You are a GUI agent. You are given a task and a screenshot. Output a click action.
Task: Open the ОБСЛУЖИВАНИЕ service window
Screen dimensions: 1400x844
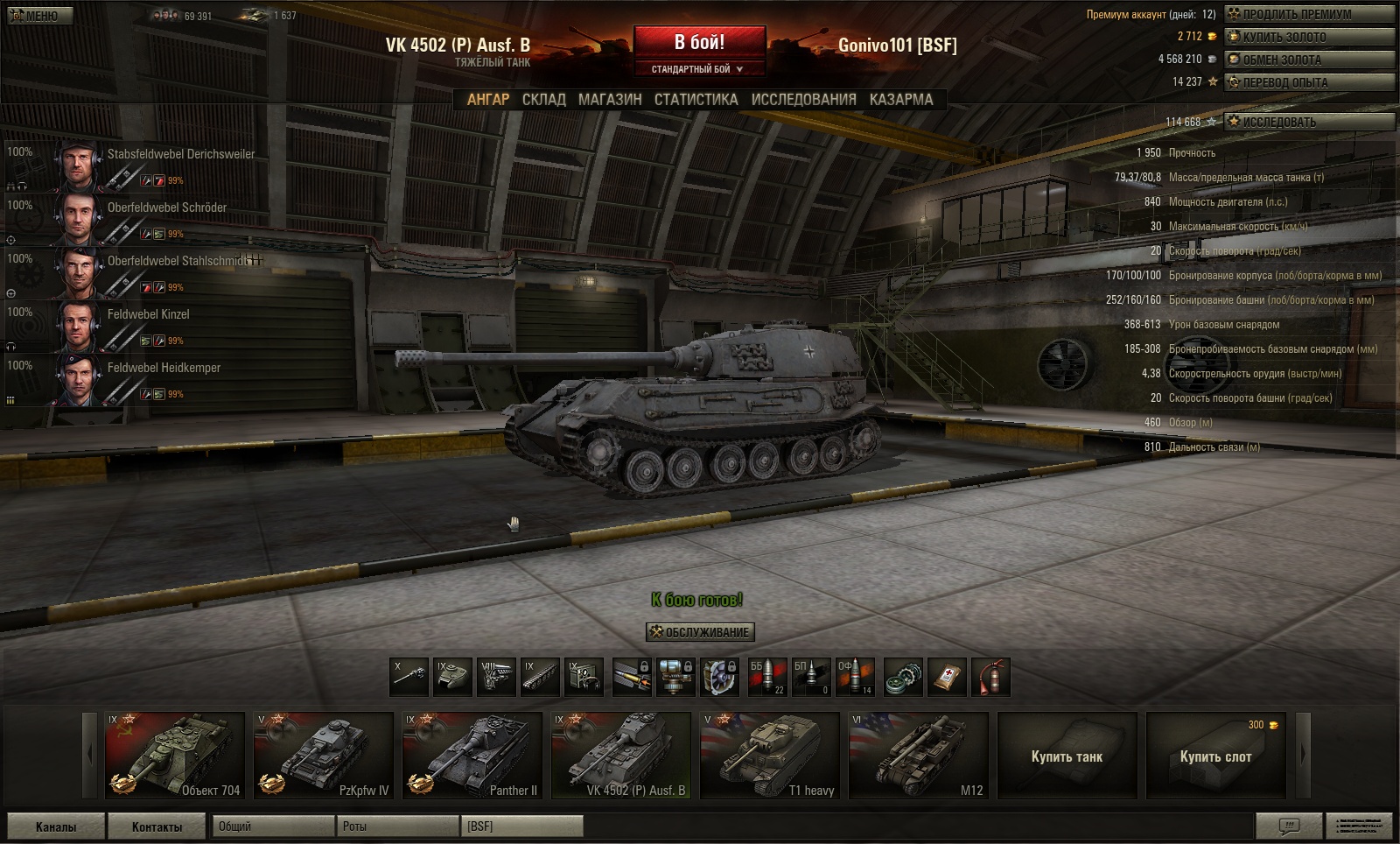pyautogui.click(x=700, y=632)
